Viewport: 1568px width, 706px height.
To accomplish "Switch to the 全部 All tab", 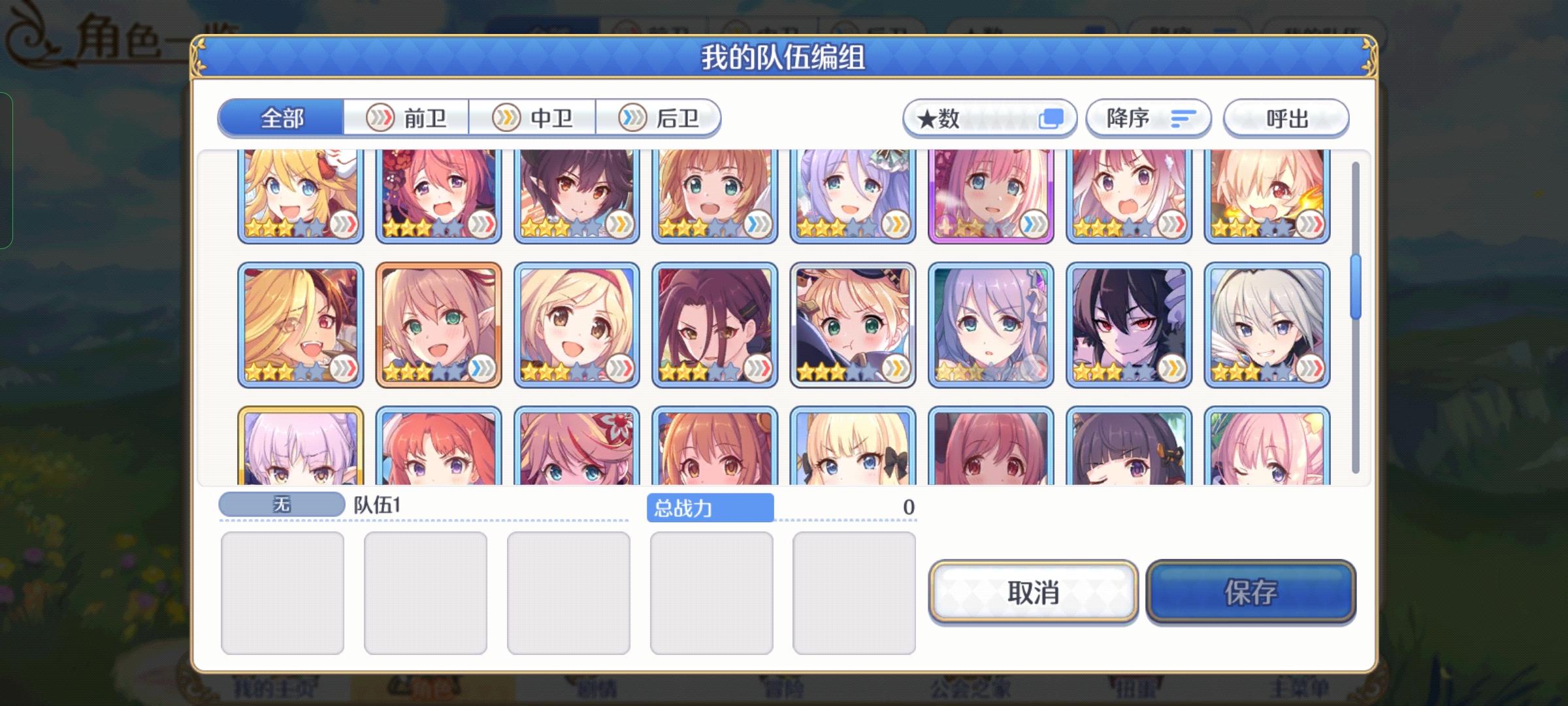I will (x=282, y=118).
